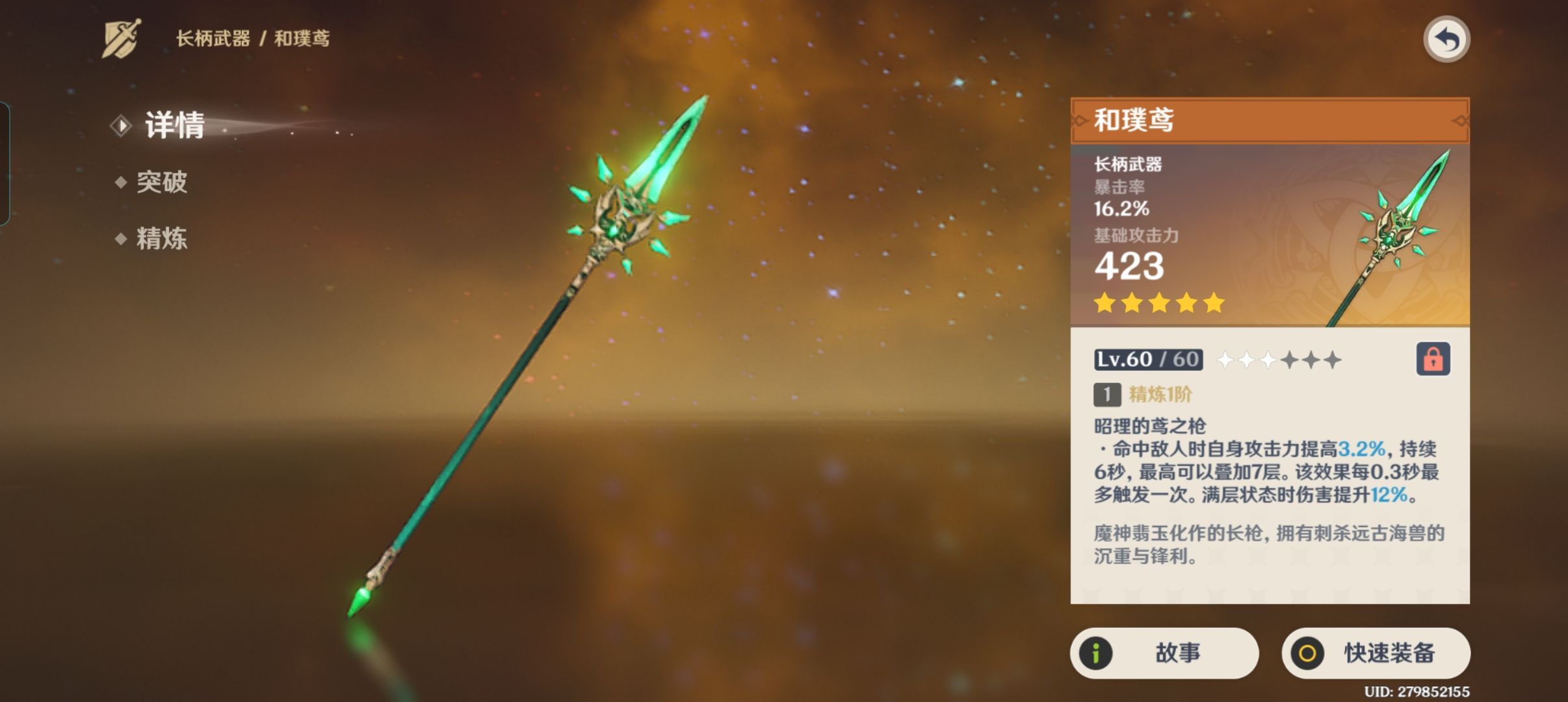This screenshot has width=1568, height=702.
Task: Open the 故事 weapon story
Action: click(x=1164, y=653)
